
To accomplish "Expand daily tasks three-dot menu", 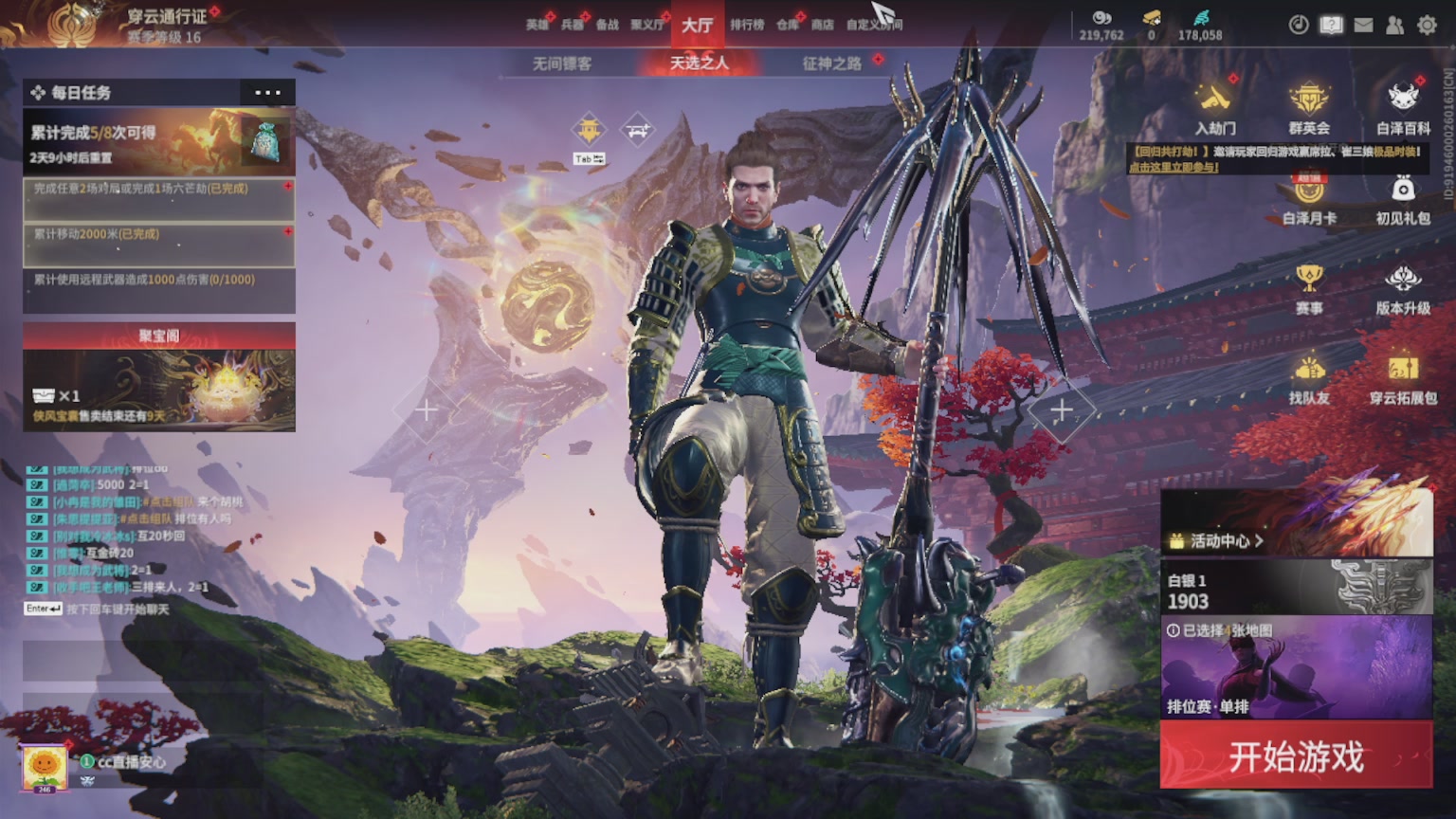I will pyautogui.click(x=267, y=93).
